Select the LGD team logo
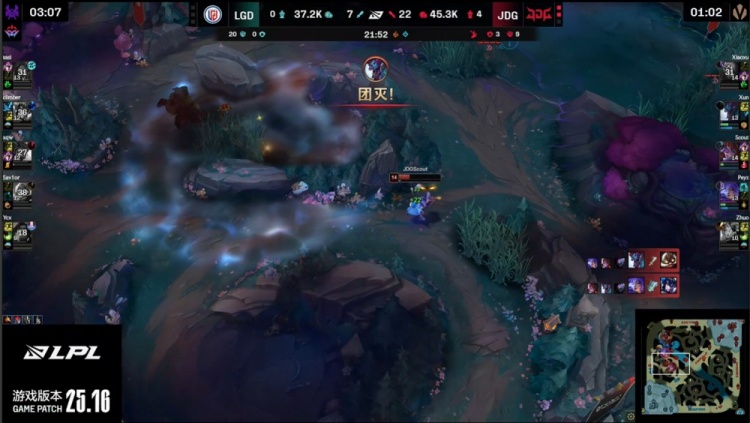Viewport: 750px width, 423px height. pos(213,14)
